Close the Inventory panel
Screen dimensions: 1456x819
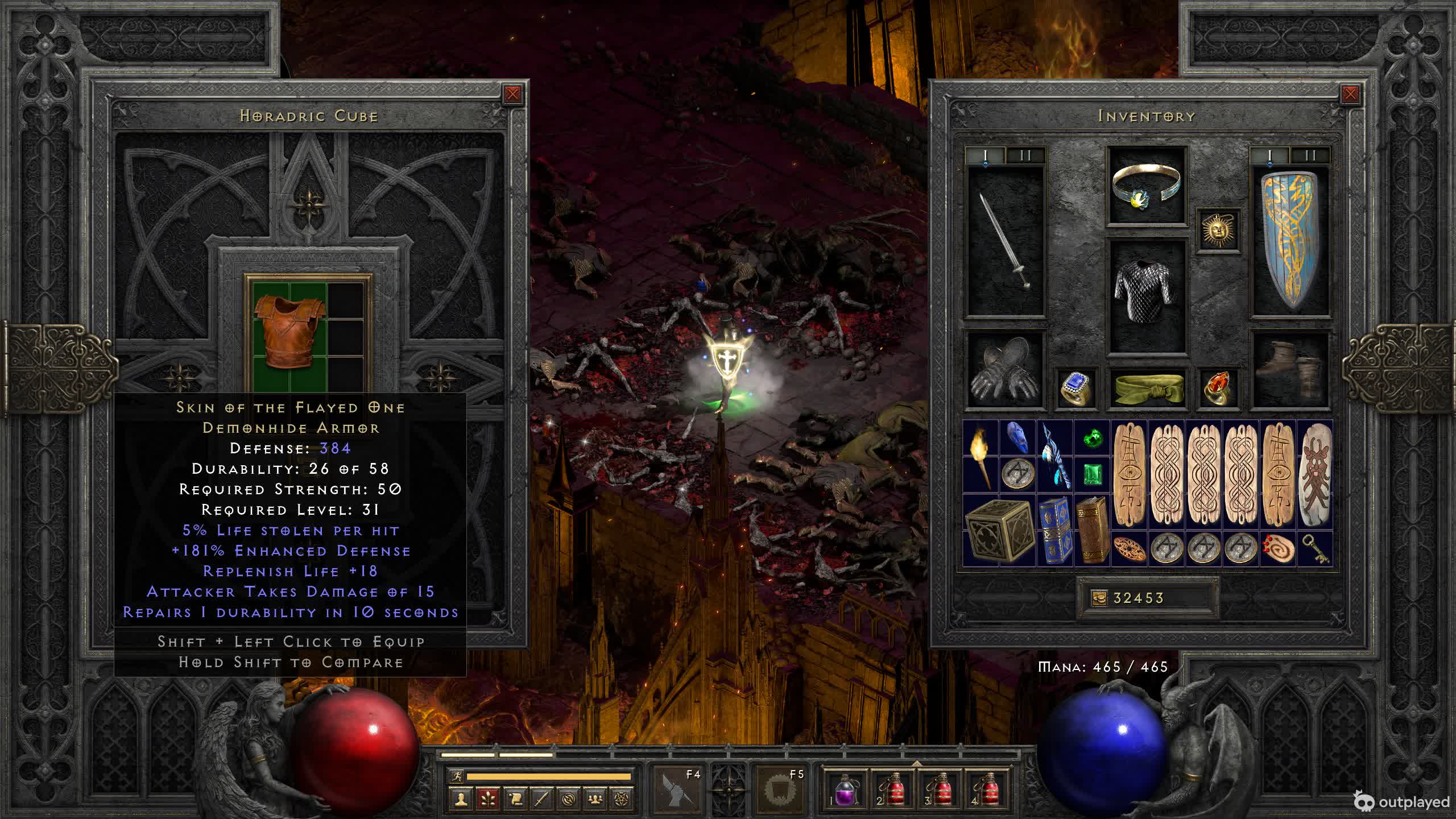pyautogui.click(x=1350, y=94)
